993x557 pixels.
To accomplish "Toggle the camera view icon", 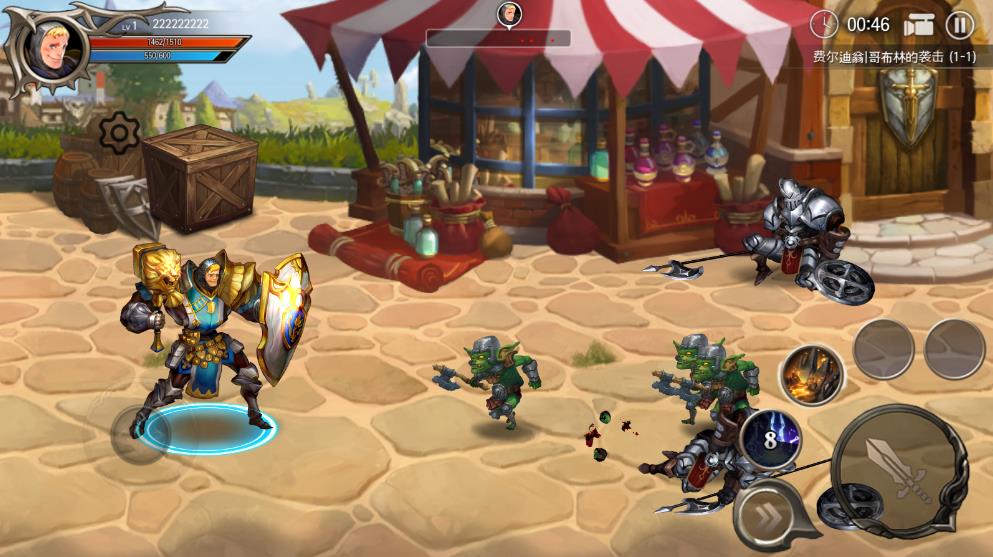I will [x=918, y=25].
